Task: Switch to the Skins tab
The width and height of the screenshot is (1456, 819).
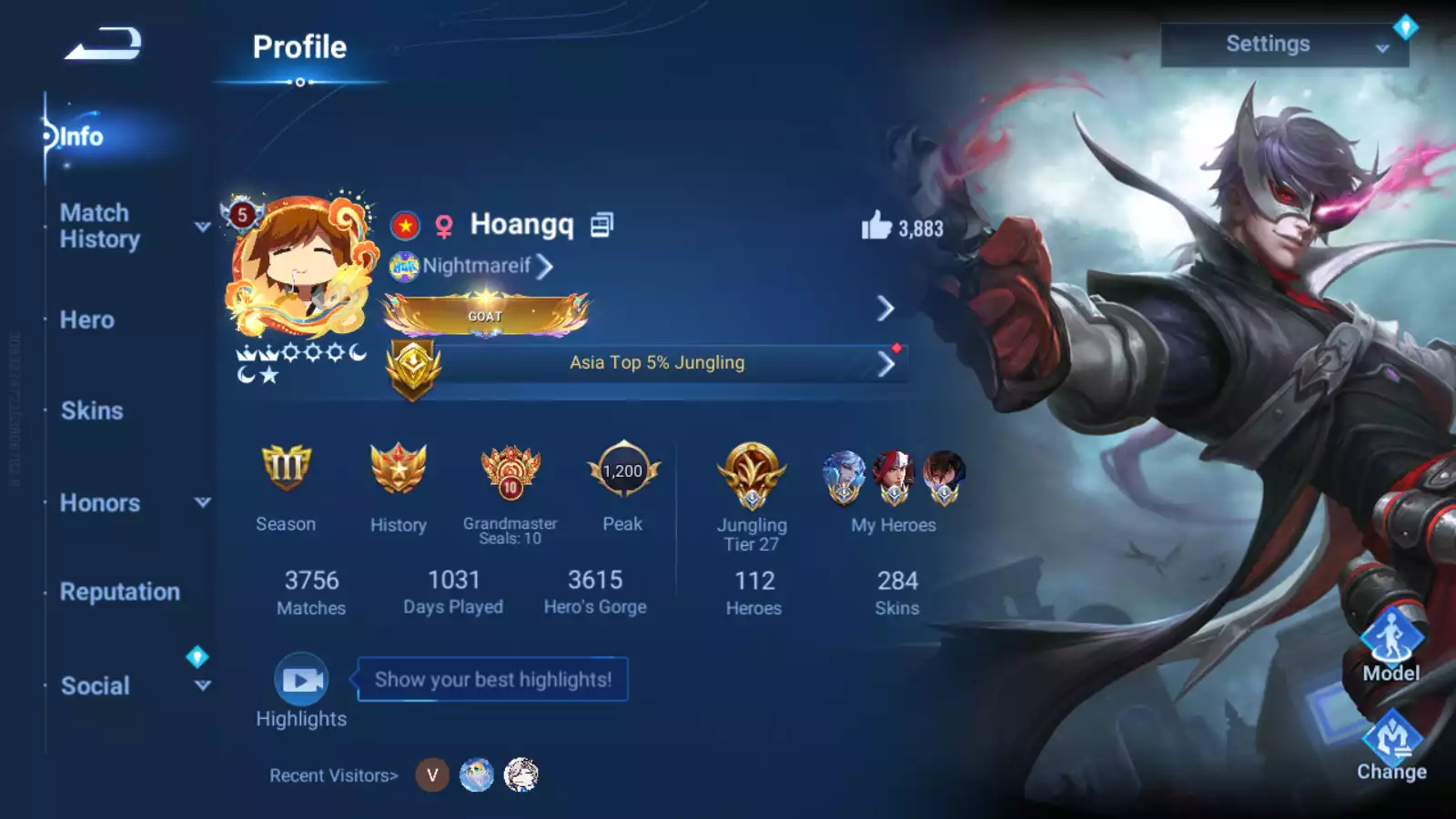Action: [90, 410]
